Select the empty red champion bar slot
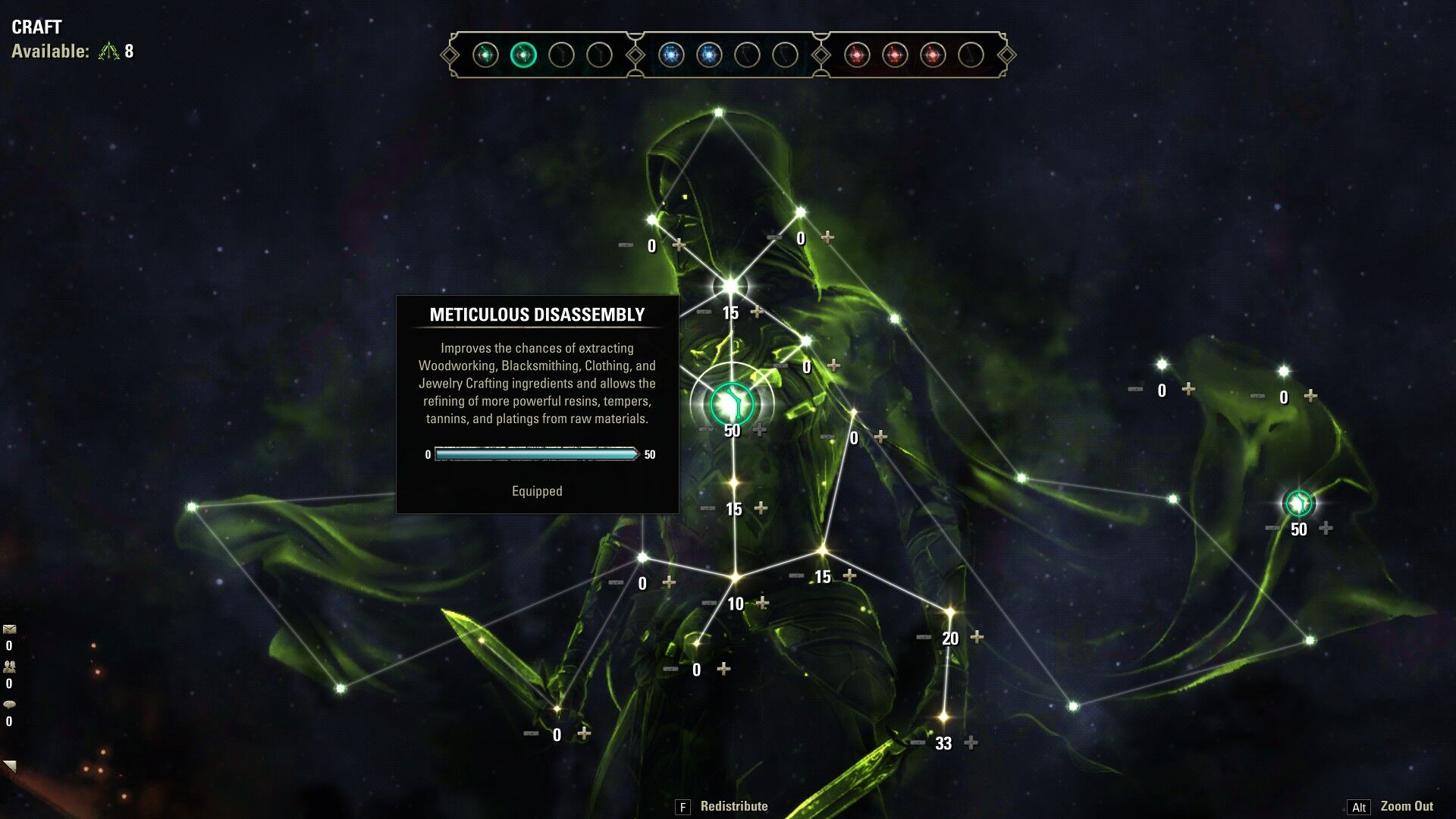The height and width of the screenshot is (819, 1456). pos(971,55)
